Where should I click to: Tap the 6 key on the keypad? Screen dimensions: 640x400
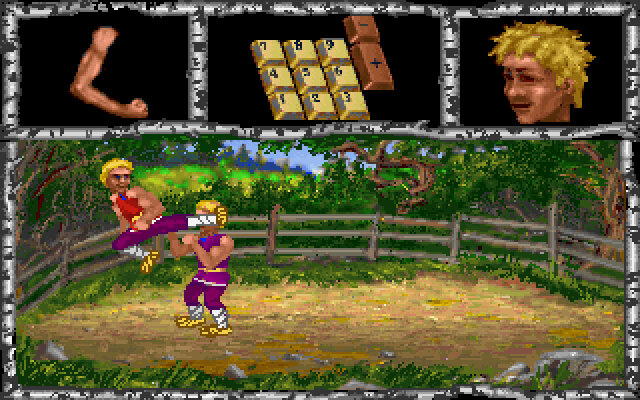[x=341, y=74]
